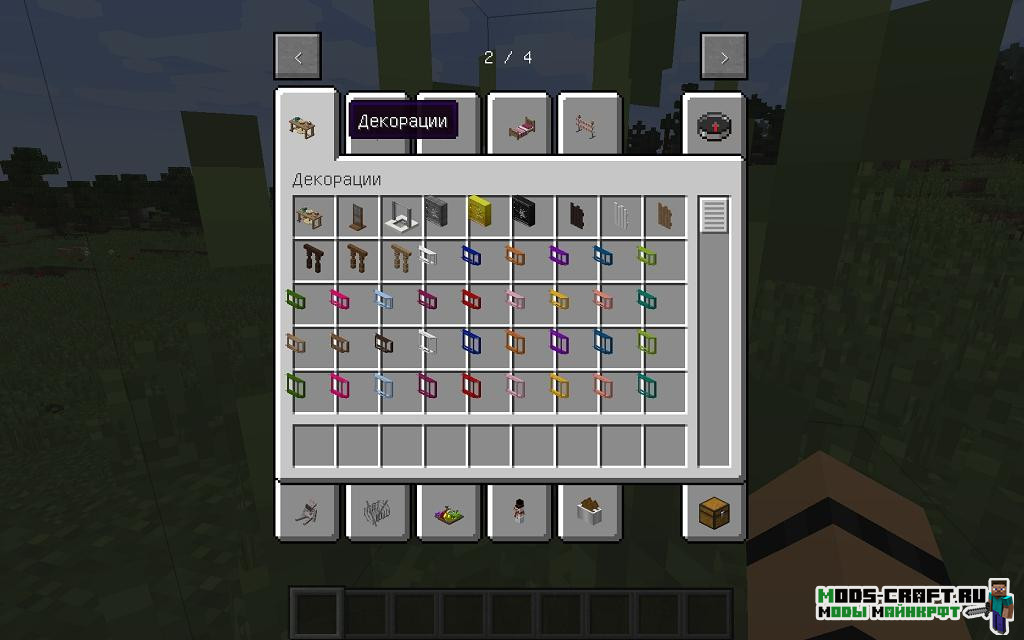
Task: Open the chest survival inventory tab
Action: tap(714, 511)
